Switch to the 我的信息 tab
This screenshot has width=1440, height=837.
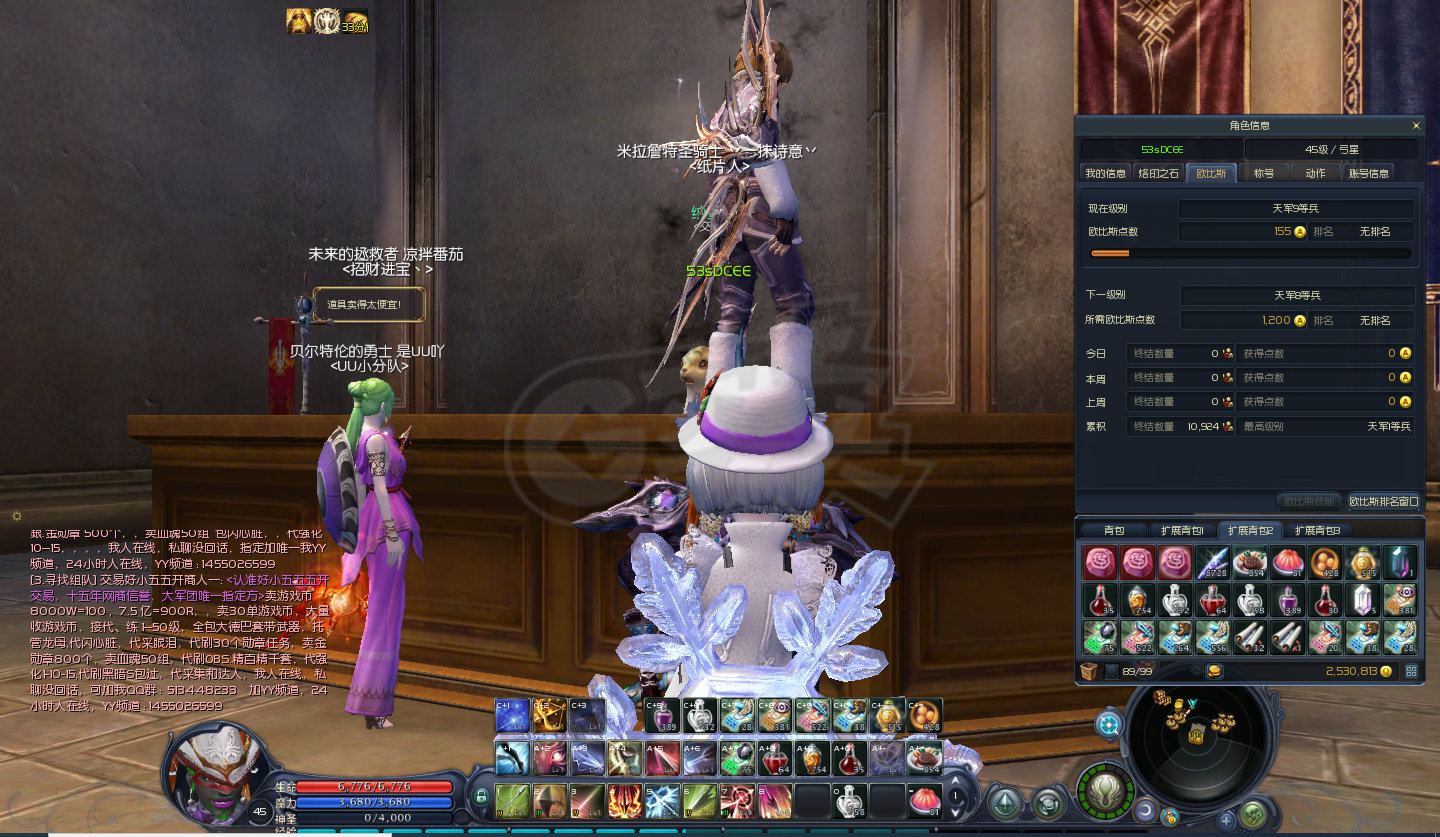pyautogui.click(x=1105, y=173)
